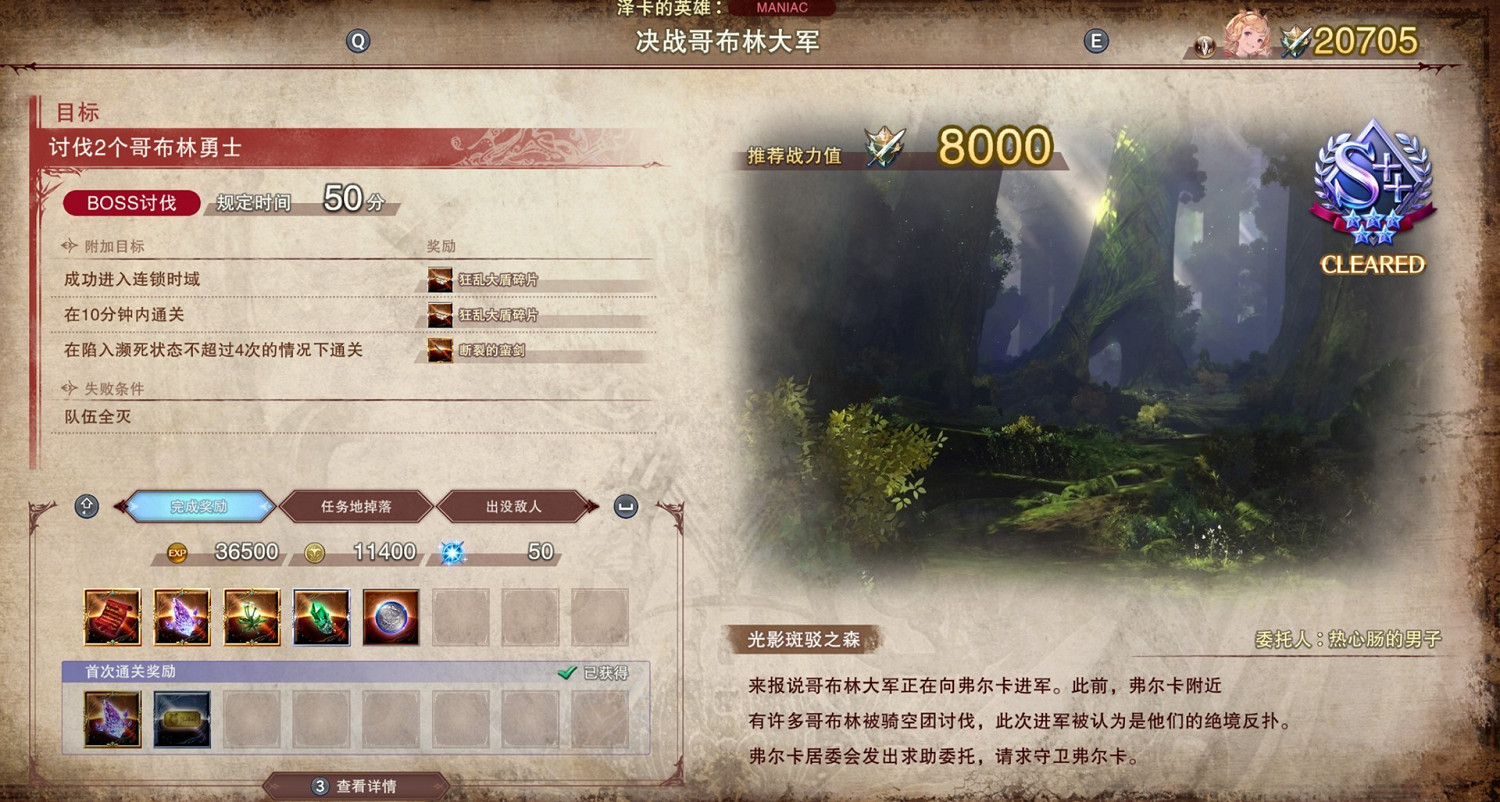Click the S++ rank emblem marked CLEARED
Image resolution: width=1500 pixels, height=802 pixels.
(1372, 190)
